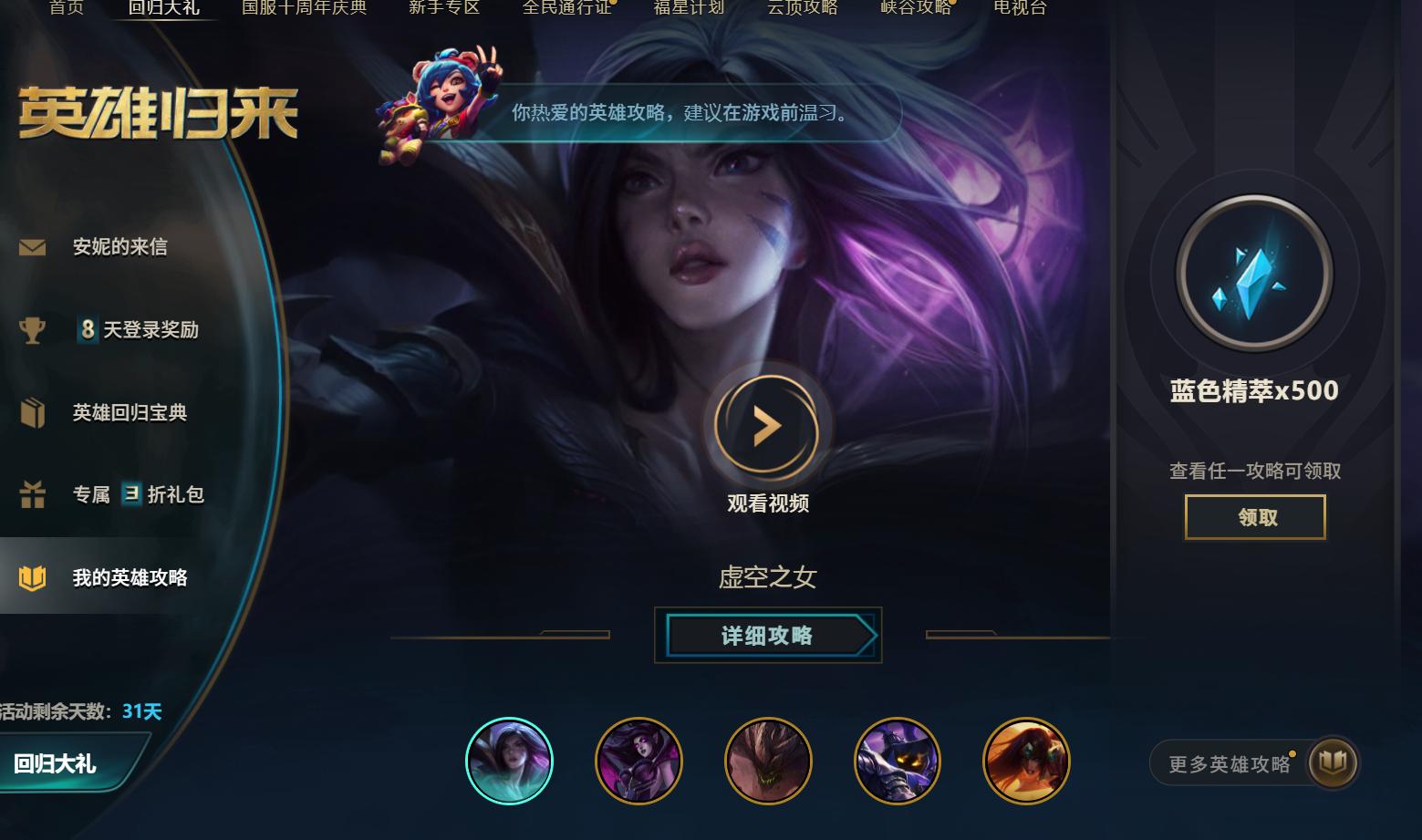Image resolution: width=1422 pixels, height=840 pixels.
Task: Click the 领取 button to claim blue essence
Action: pyautogui.click(x=1254, y=517)
